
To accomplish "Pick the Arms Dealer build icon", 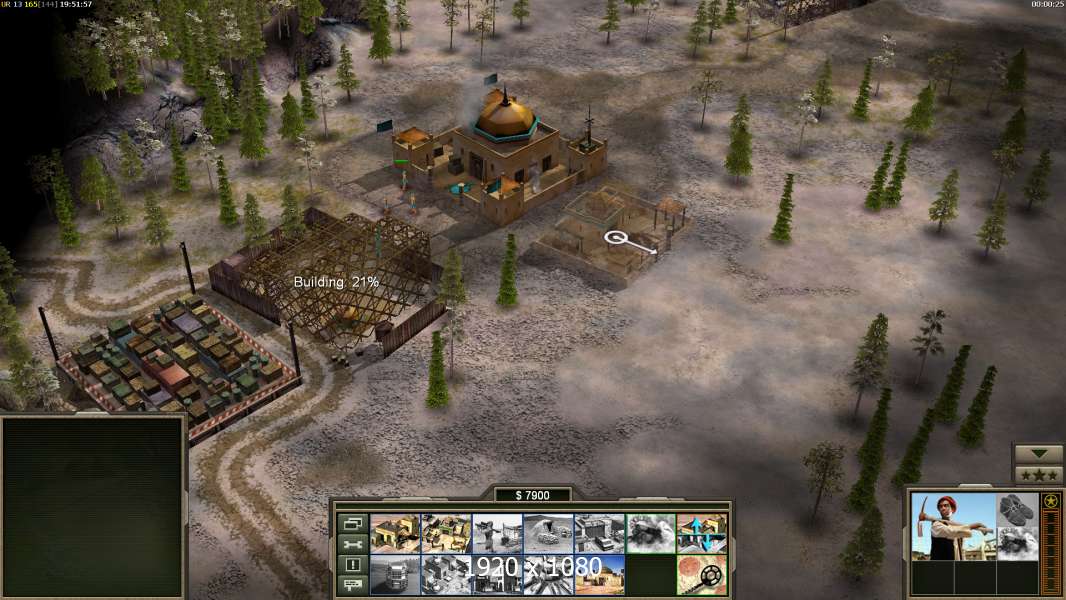I will click(599, 533).
